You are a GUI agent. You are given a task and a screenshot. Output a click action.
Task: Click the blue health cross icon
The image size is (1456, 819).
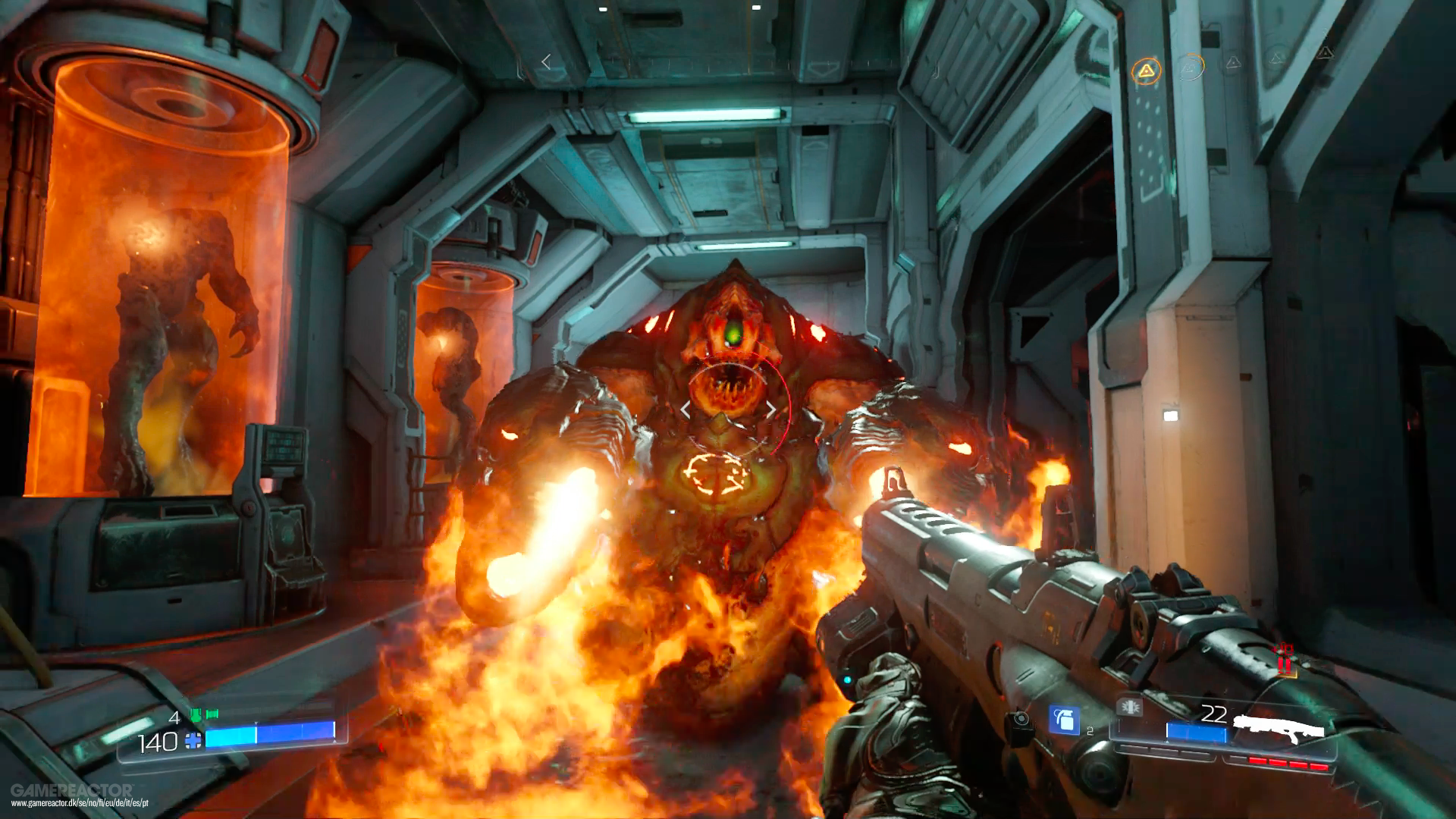(193, 741)
